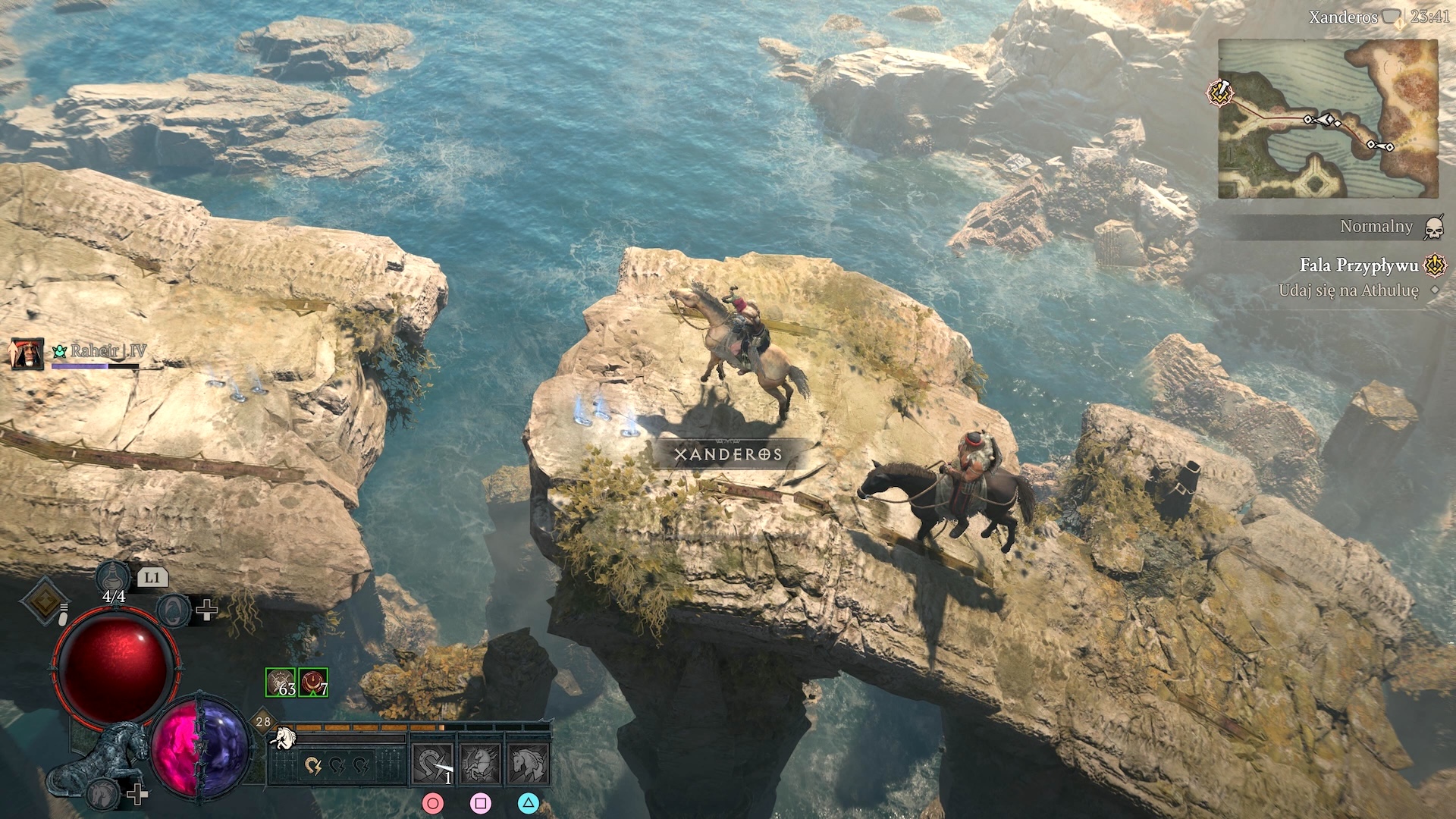Select the horse head dismount skill

click(529, 764)
